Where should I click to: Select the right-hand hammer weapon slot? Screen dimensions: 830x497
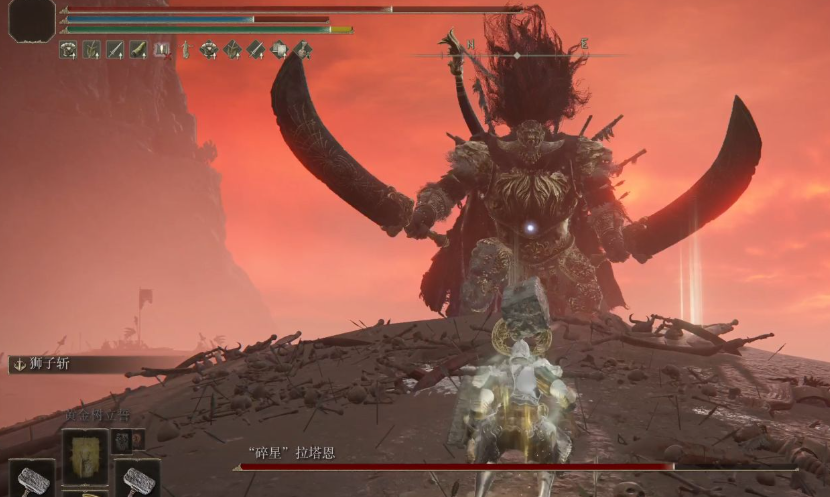(137, 480)
